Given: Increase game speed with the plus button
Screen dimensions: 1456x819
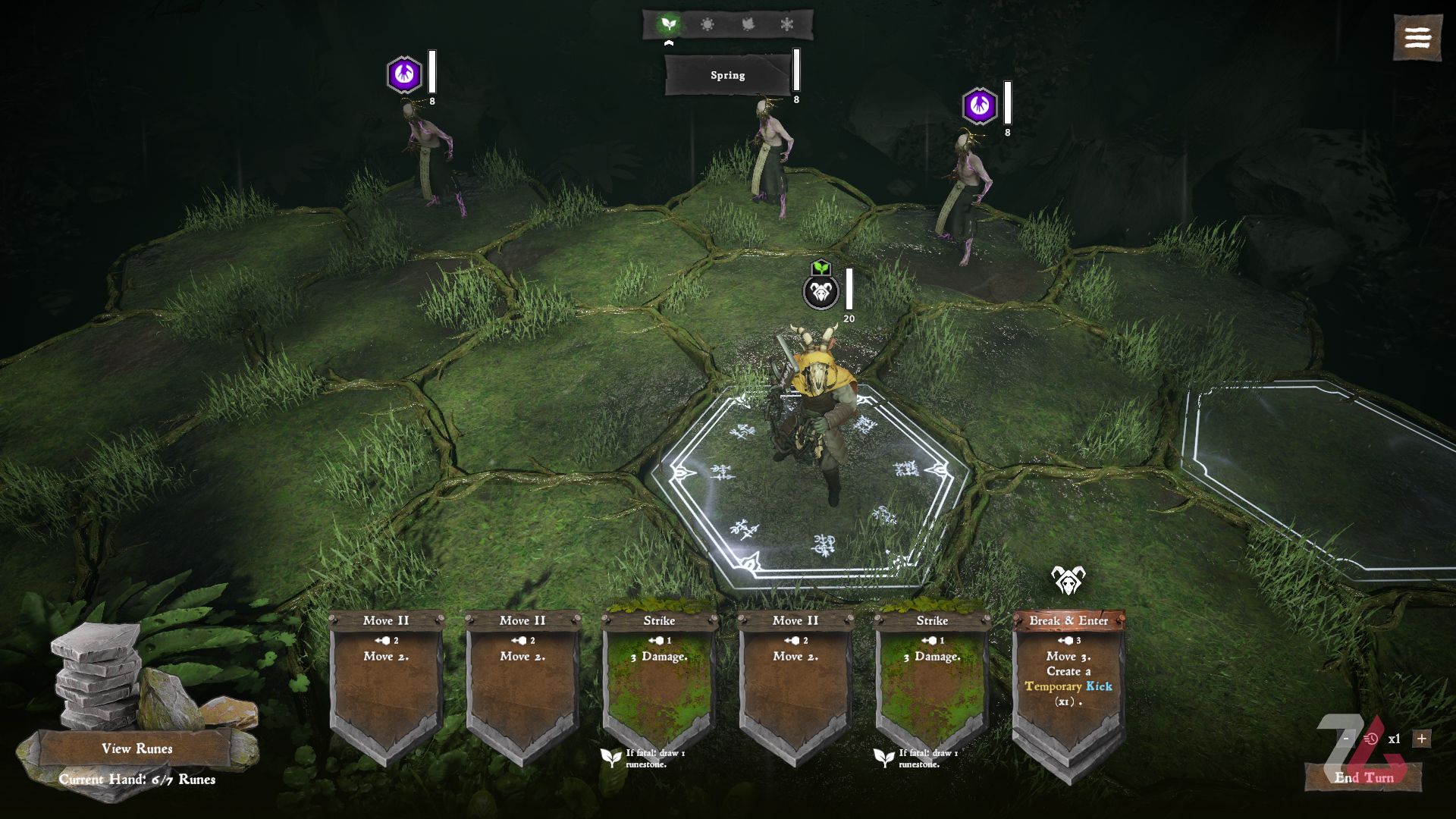Looking at the screenshot, I should pyautogui.click(x=1422, y=739).
